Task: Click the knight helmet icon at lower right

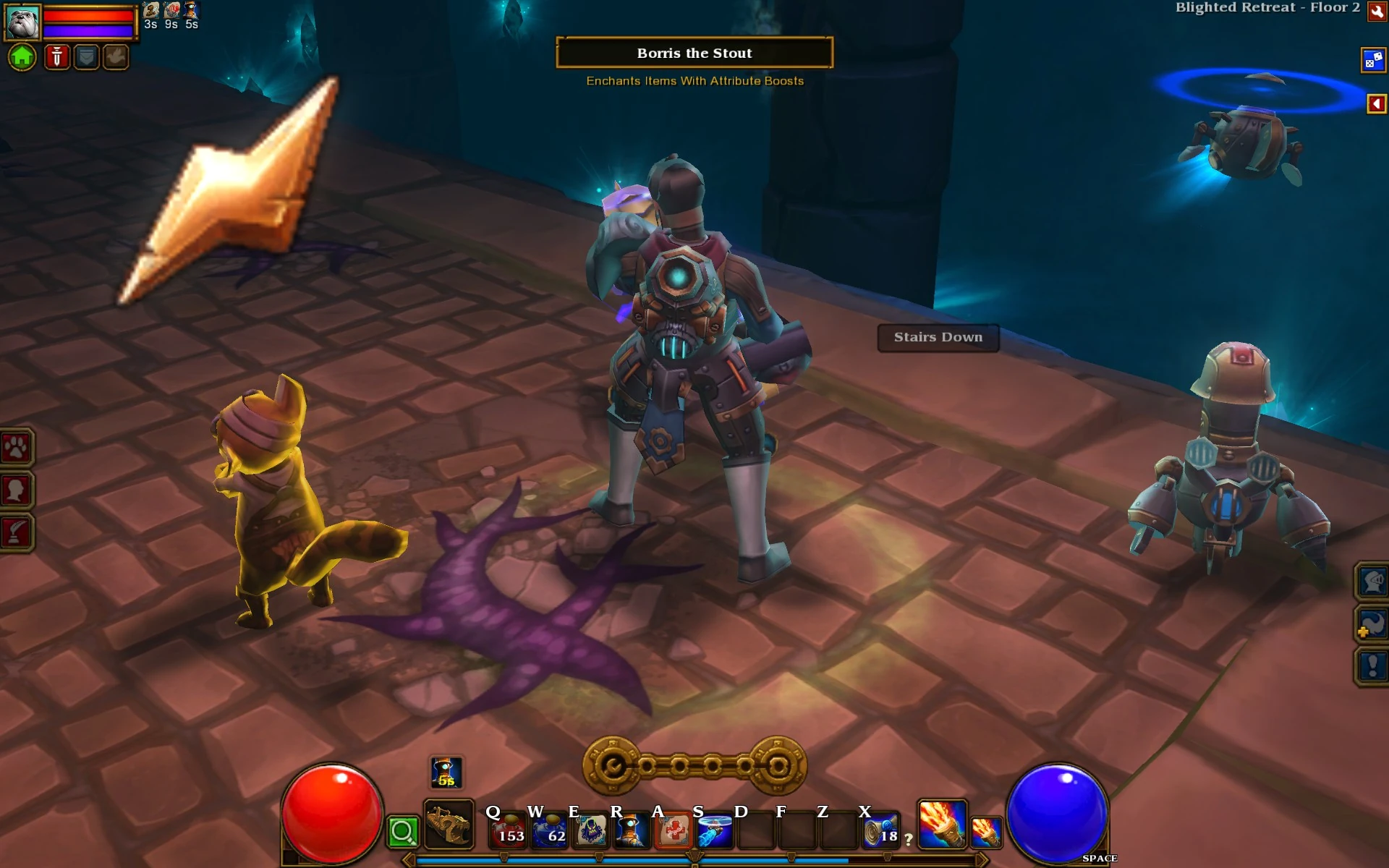Action: point(1372,580)
